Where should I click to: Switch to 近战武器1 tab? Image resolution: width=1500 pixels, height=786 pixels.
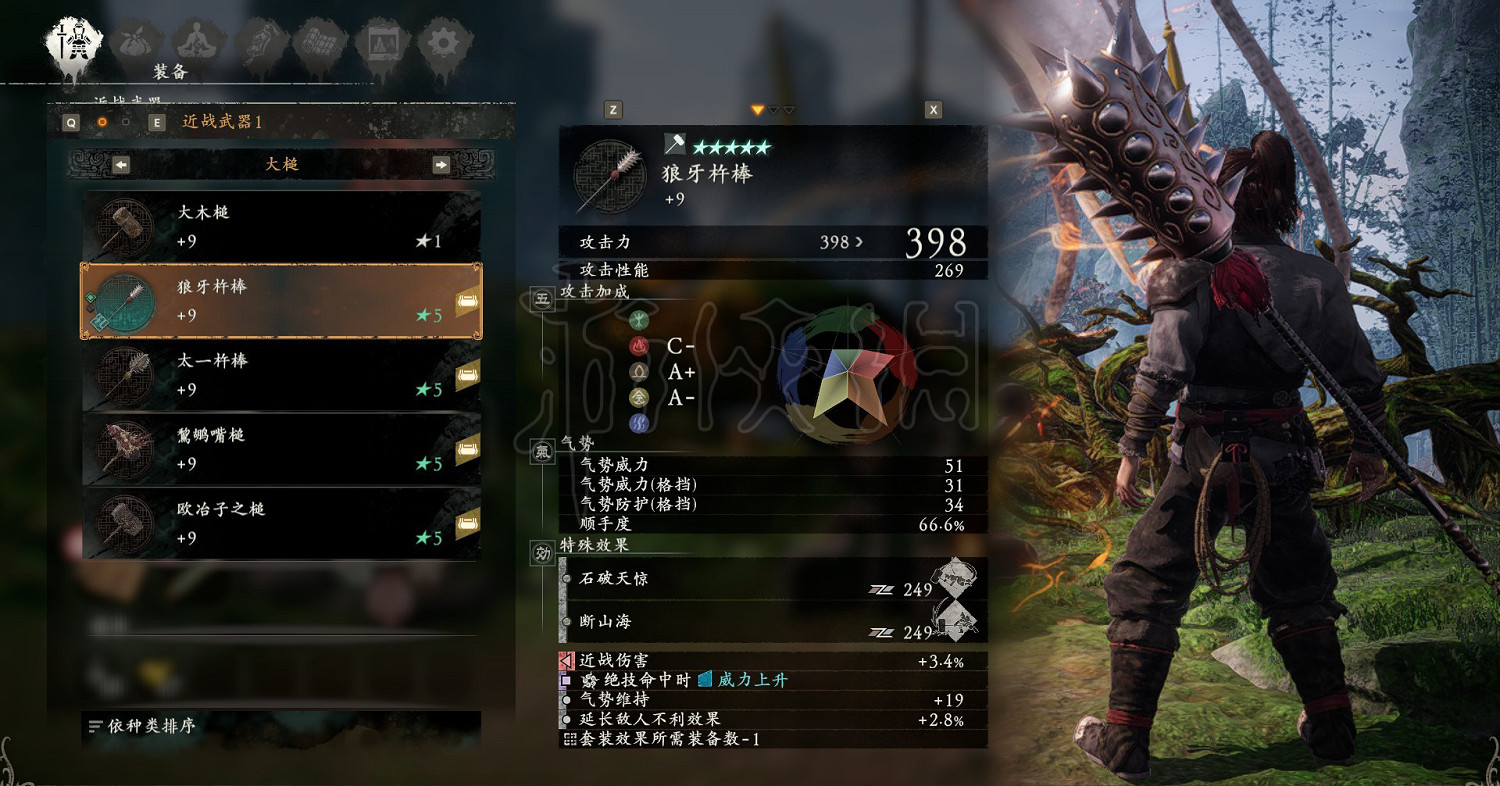click(x=222, y=122)
